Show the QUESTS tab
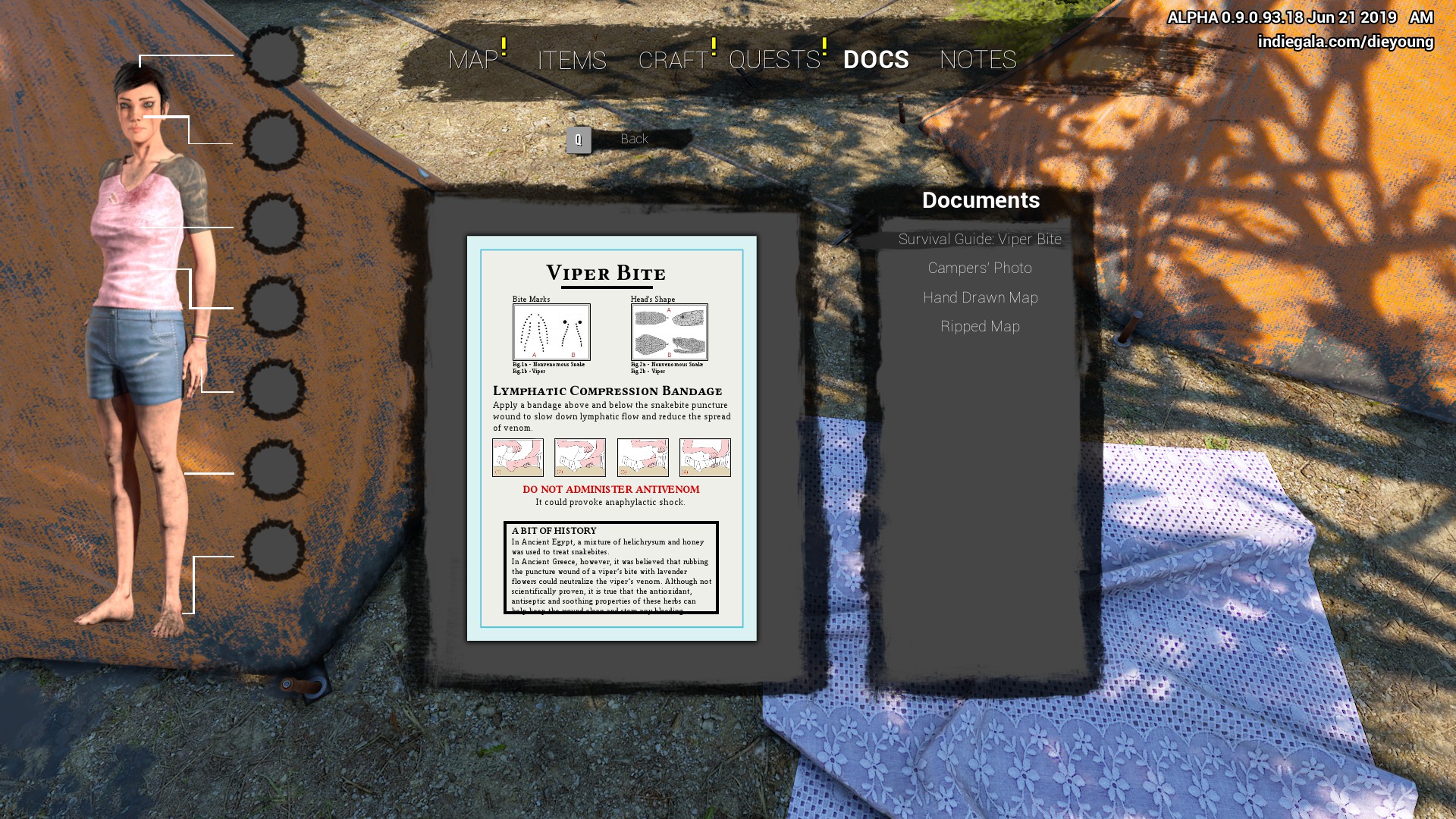The height and width of the screenshot is (819, 1456). pyautogui.click(x=774, y=60)
